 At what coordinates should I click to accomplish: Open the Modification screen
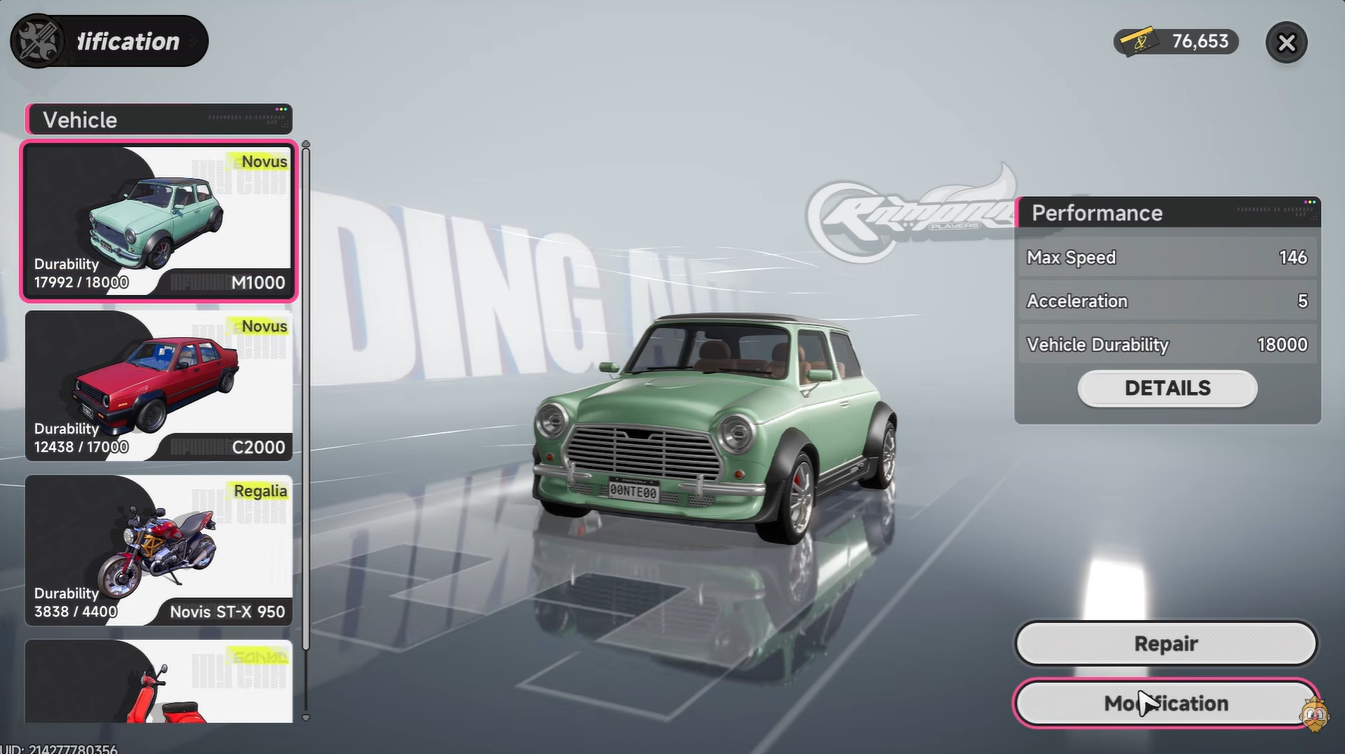coord(1166,703)
